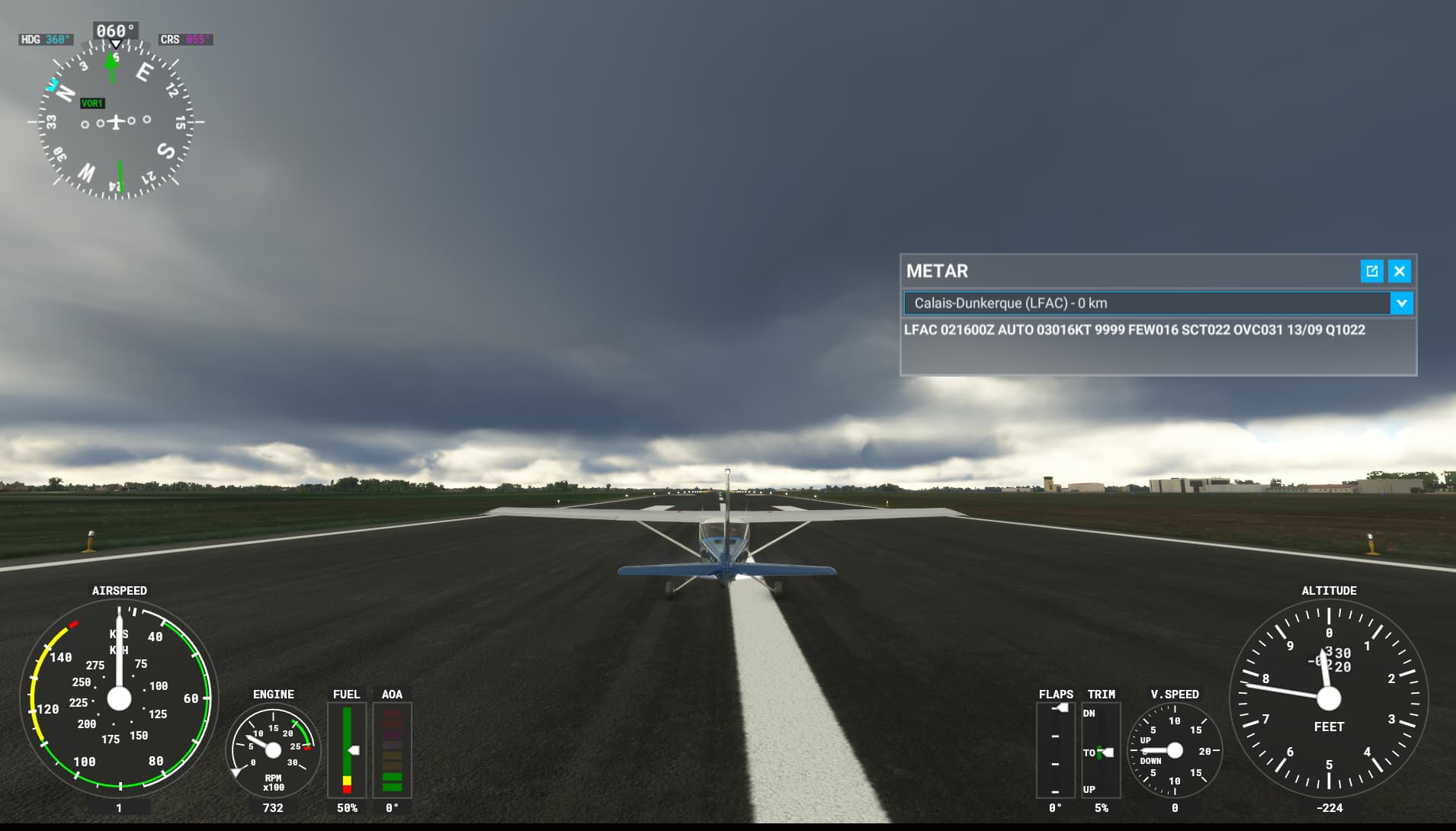
Task: Click the V.SPEED vertical speed gauge
Action: pos(1173,751)
